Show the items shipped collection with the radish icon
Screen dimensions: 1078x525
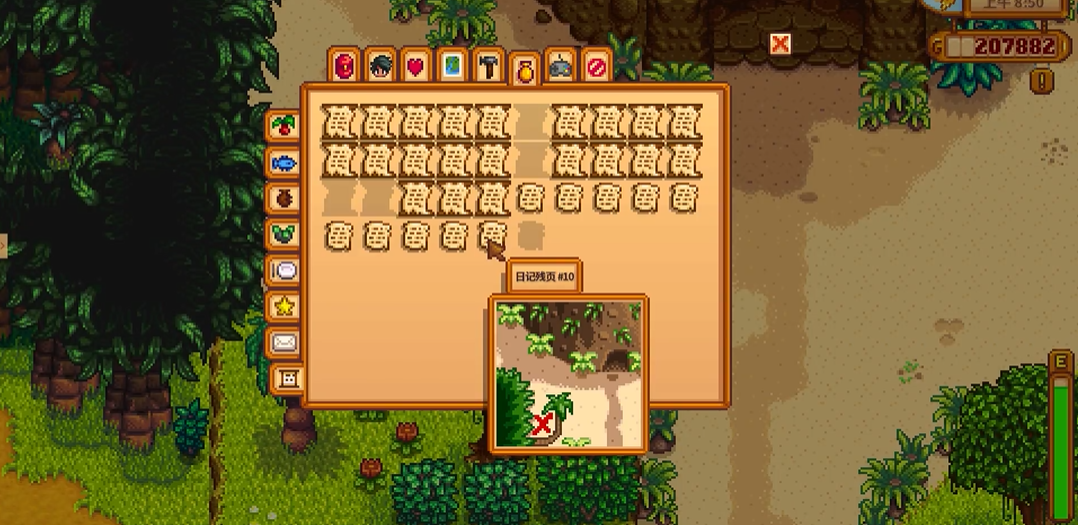point(284,126)
